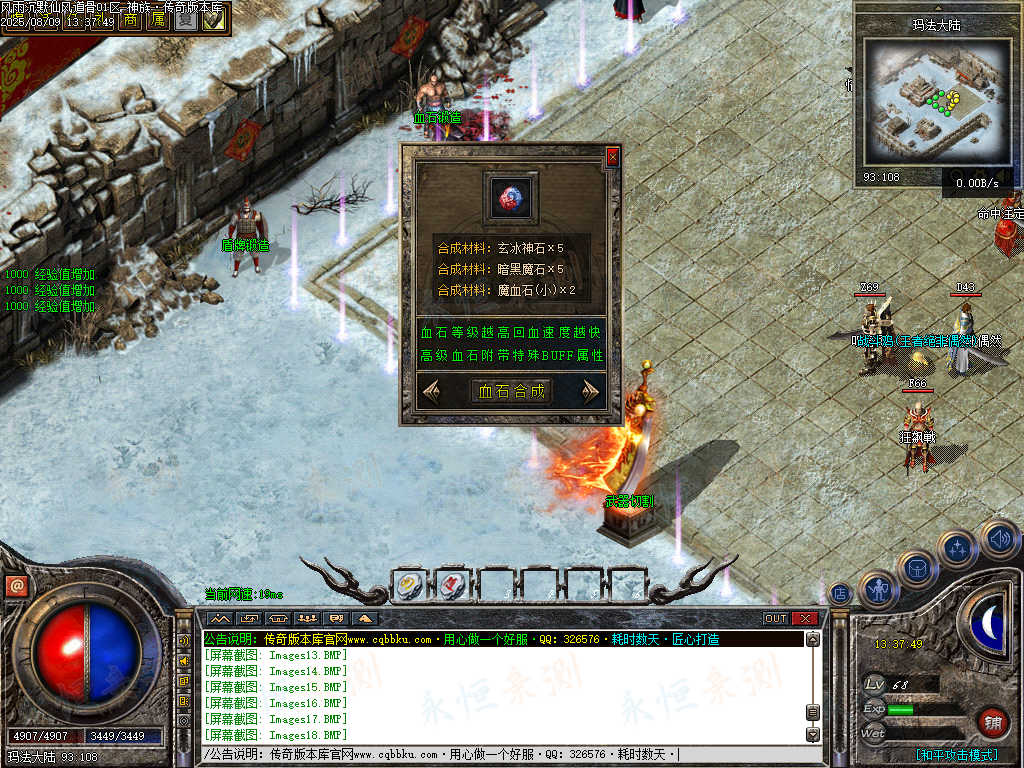Click the 血石合成 synthesis button
The height and width of the screenshot is (768, 1024).
(x=511, y=391)
